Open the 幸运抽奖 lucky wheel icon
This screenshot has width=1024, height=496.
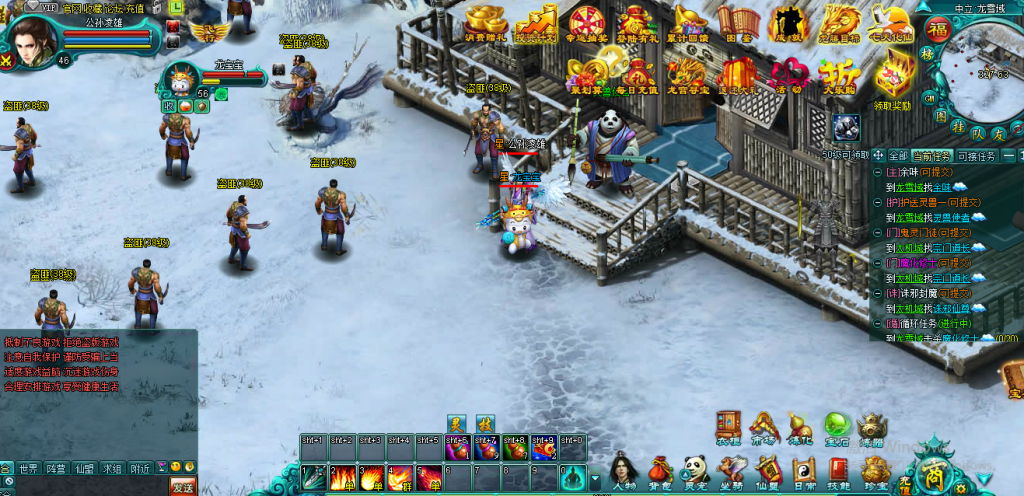pyautogui.click(x=587, y=22)
